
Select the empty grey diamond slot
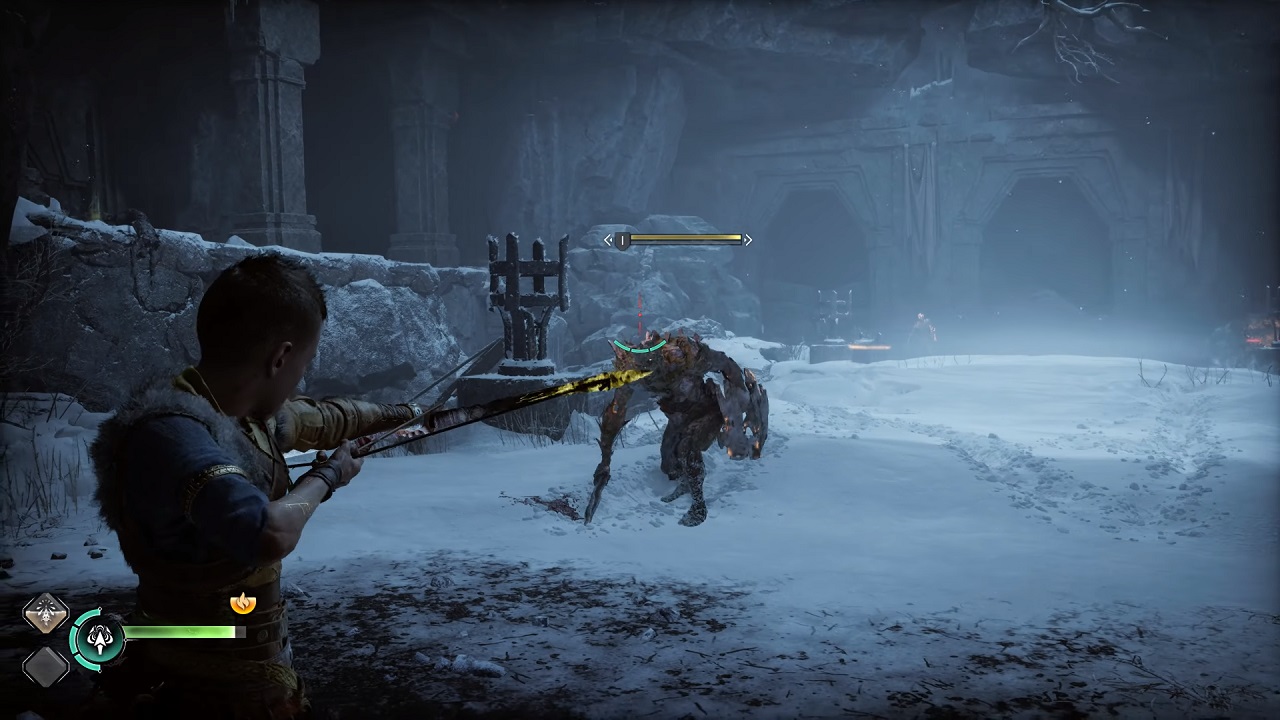coord(45,665)
